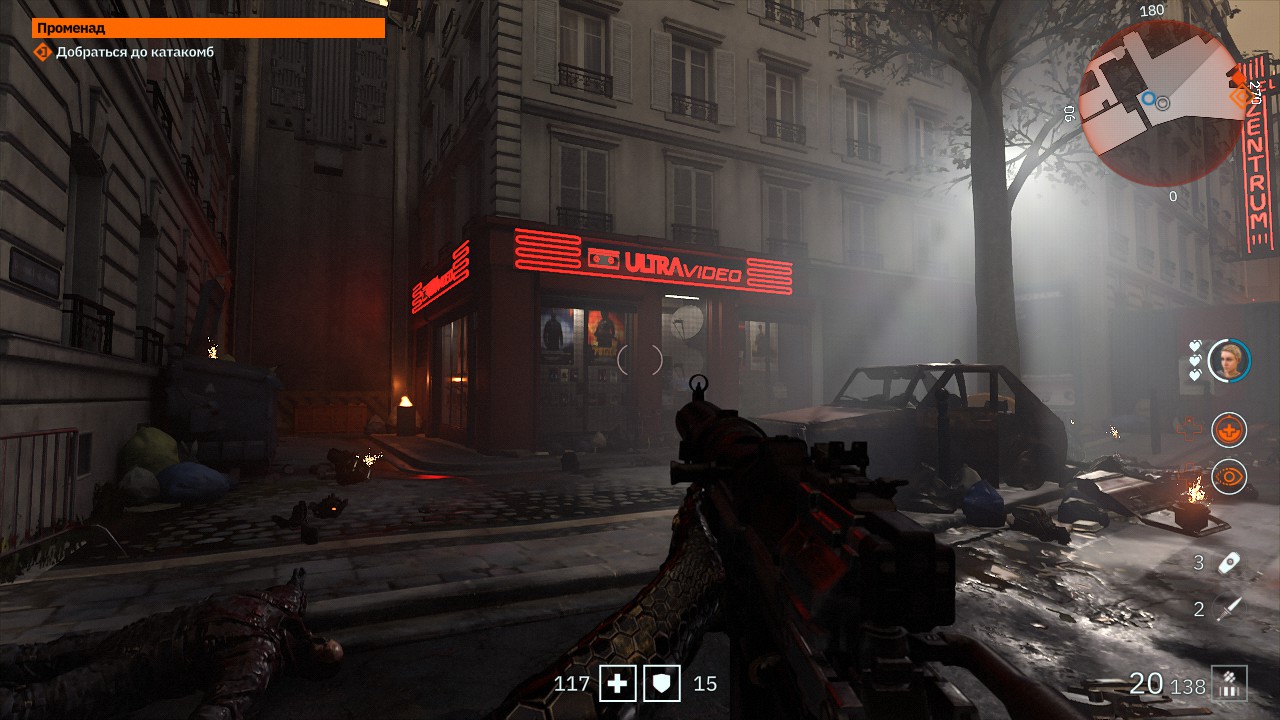Click the sister character portrait
The width and height of the screenshot is (1280, 720).
[1229, 361]
